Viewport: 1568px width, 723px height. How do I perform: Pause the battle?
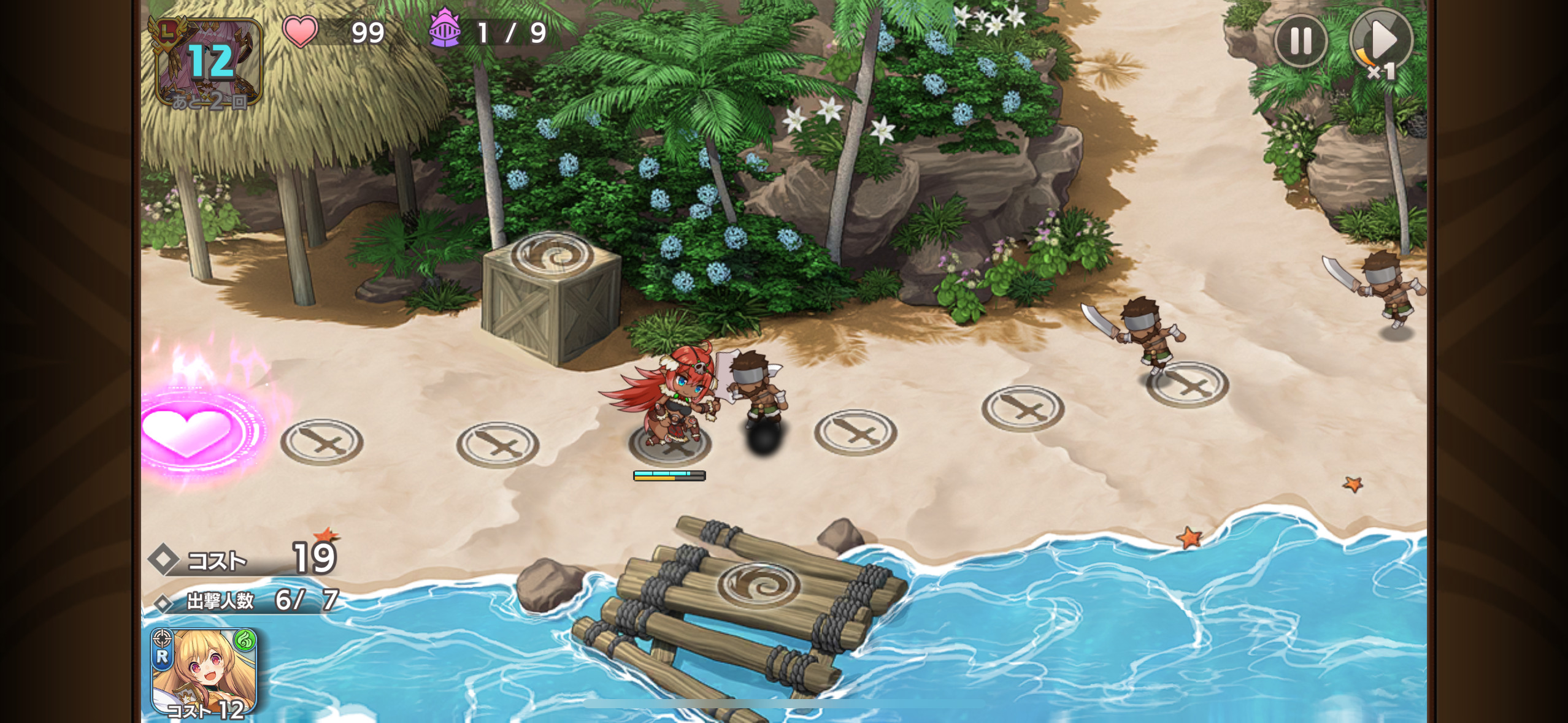[1301, 40]
